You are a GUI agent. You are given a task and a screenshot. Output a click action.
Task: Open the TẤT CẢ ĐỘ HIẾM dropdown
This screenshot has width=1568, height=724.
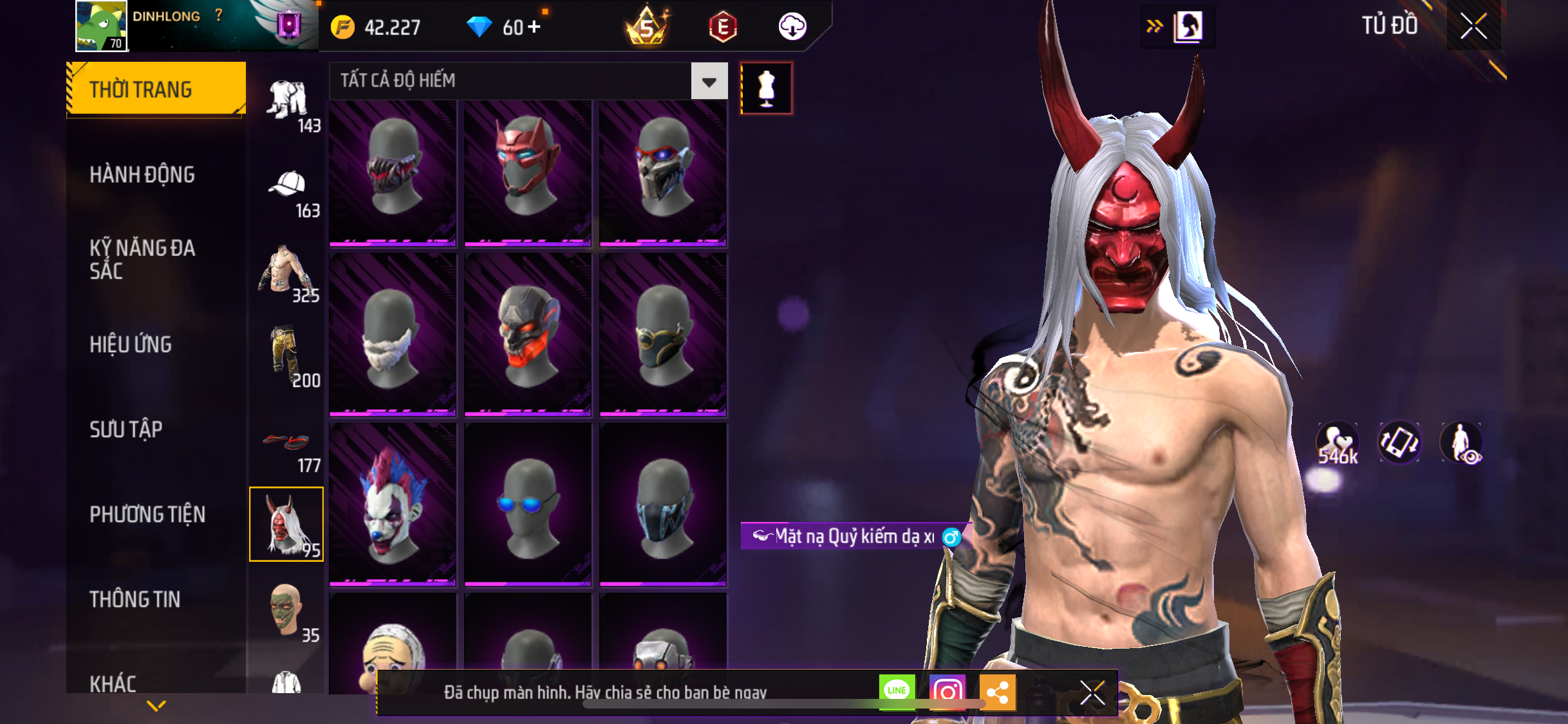(x=709, y=81)
